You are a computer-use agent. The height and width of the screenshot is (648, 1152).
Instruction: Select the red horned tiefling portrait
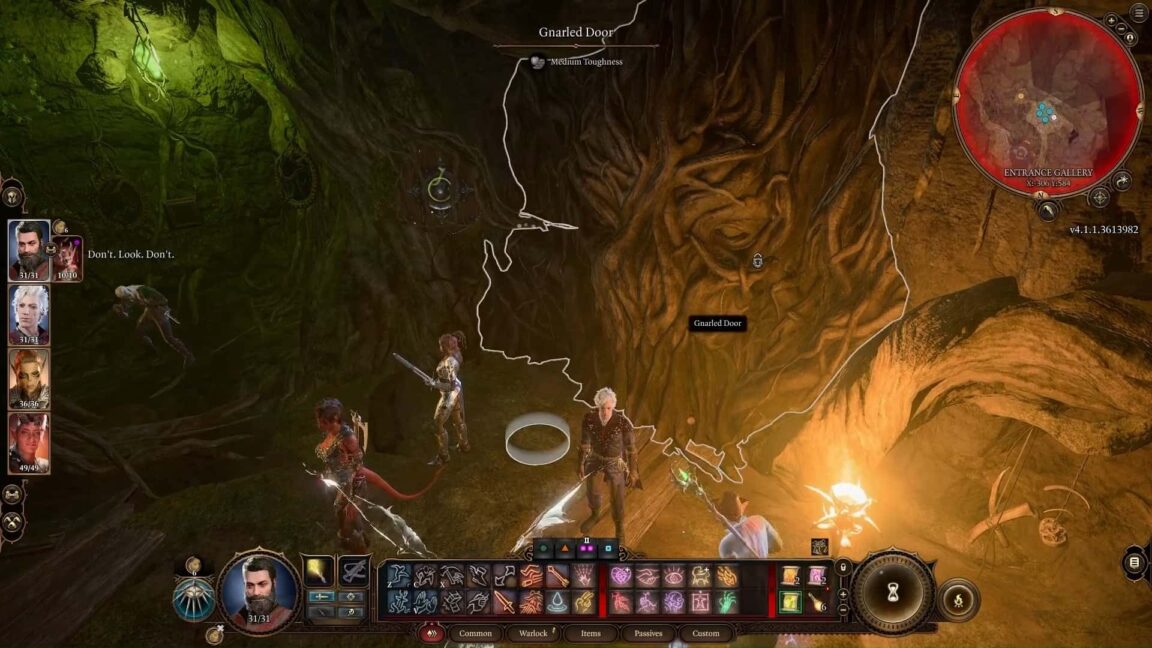(x=29, y=442)
